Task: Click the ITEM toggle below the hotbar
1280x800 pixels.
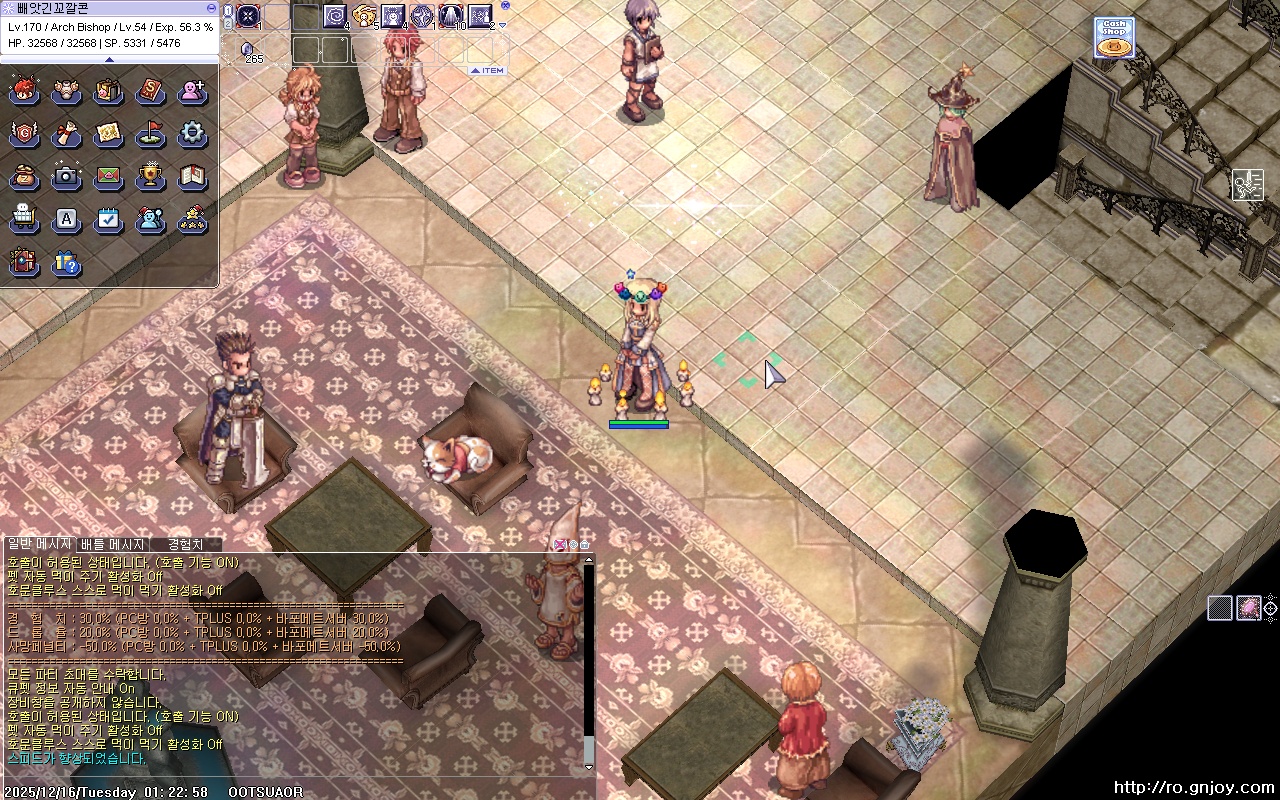Action: coord(488,71)
